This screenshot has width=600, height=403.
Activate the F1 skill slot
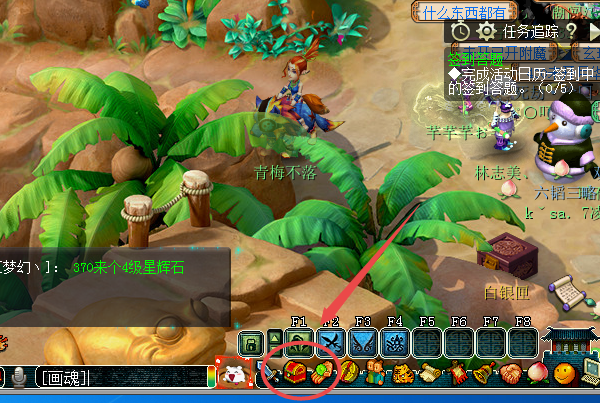point(298,343)
